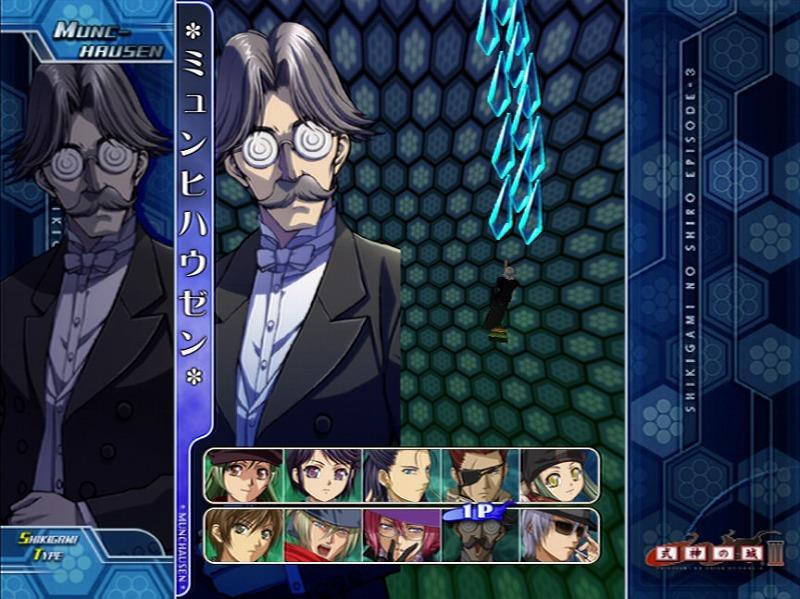The image size is (800, 599).
Task: Choose the red-haired character wearing glasses
Action: (401, 535)
